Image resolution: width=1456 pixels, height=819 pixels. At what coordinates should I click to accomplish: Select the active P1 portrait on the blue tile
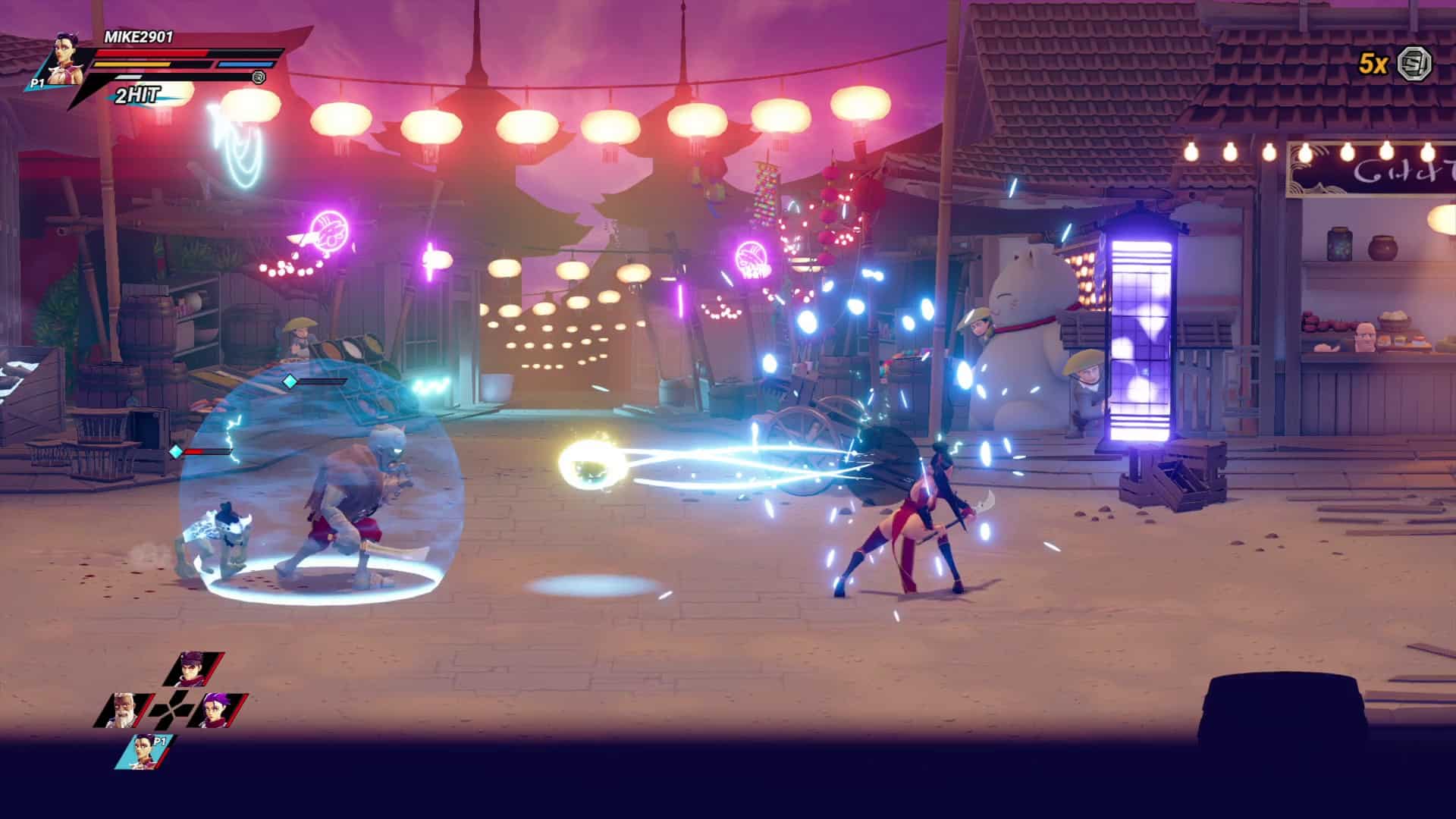pos(146,752)
